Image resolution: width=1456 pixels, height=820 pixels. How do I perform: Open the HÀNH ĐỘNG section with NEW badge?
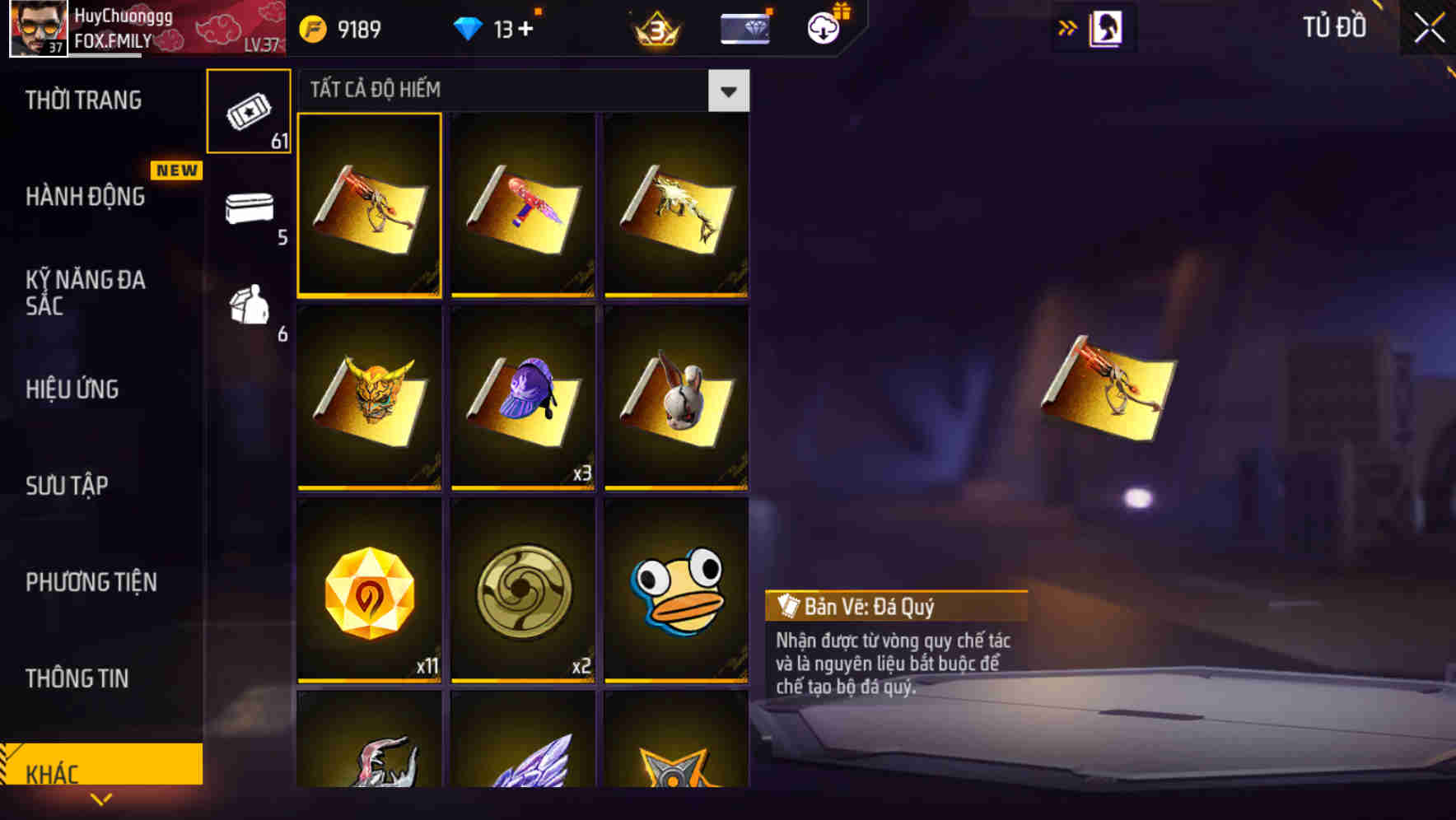(85, 198)
